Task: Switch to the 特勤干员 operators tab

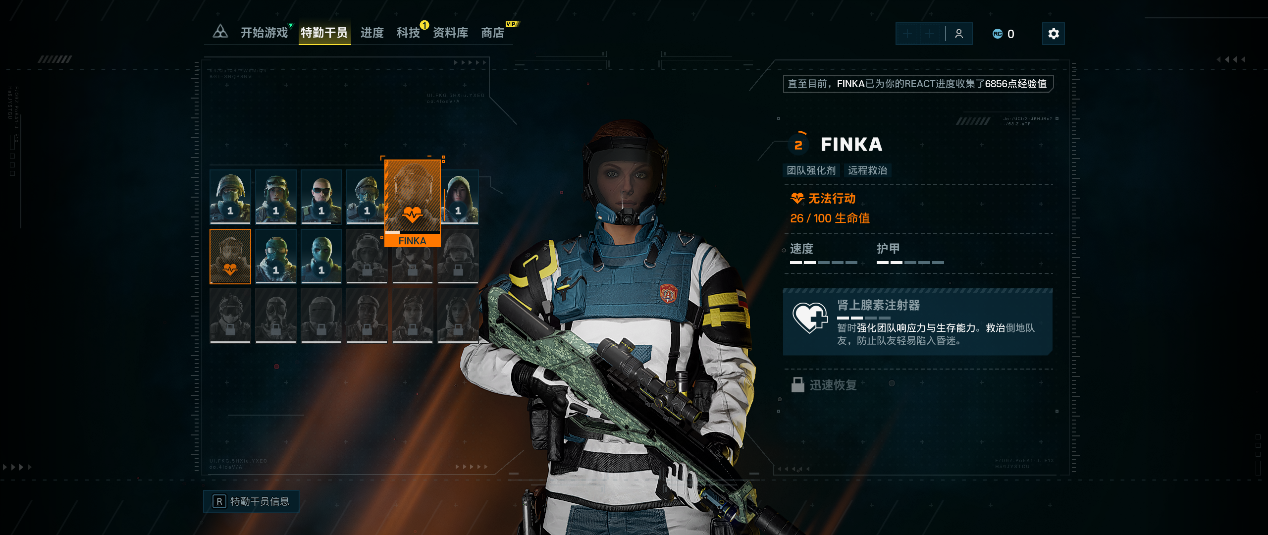Action: pos(324,33)
